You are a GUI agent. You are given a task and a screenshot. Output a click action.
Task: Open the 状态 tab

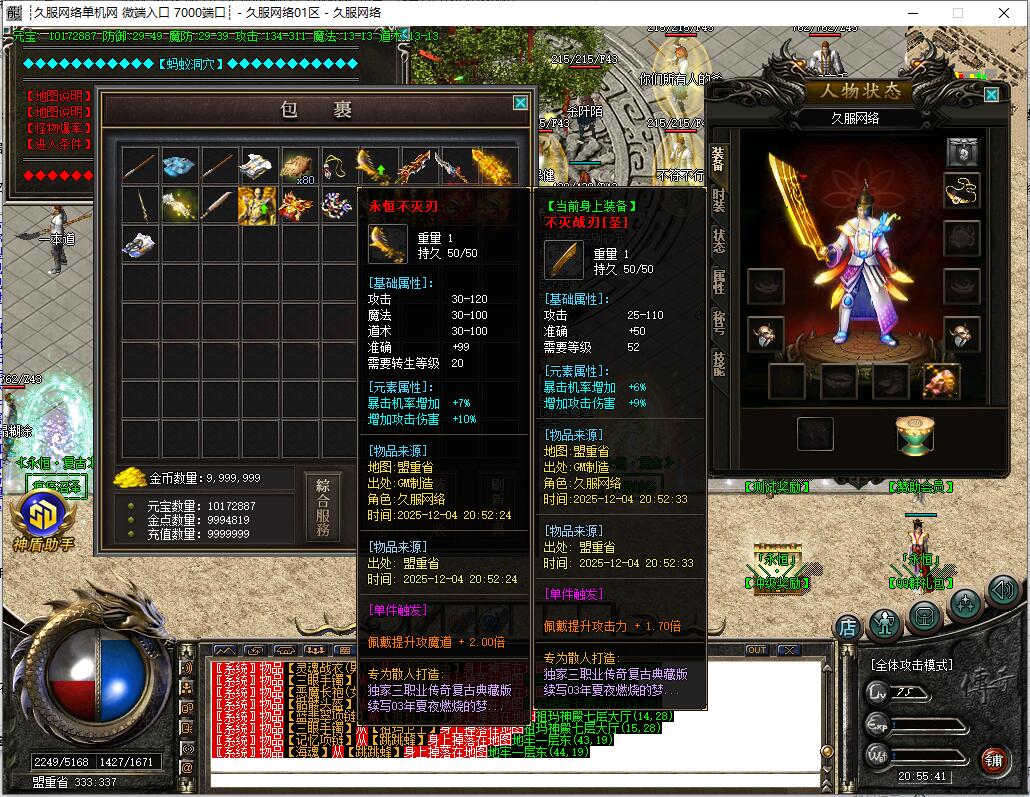(718, 241)
